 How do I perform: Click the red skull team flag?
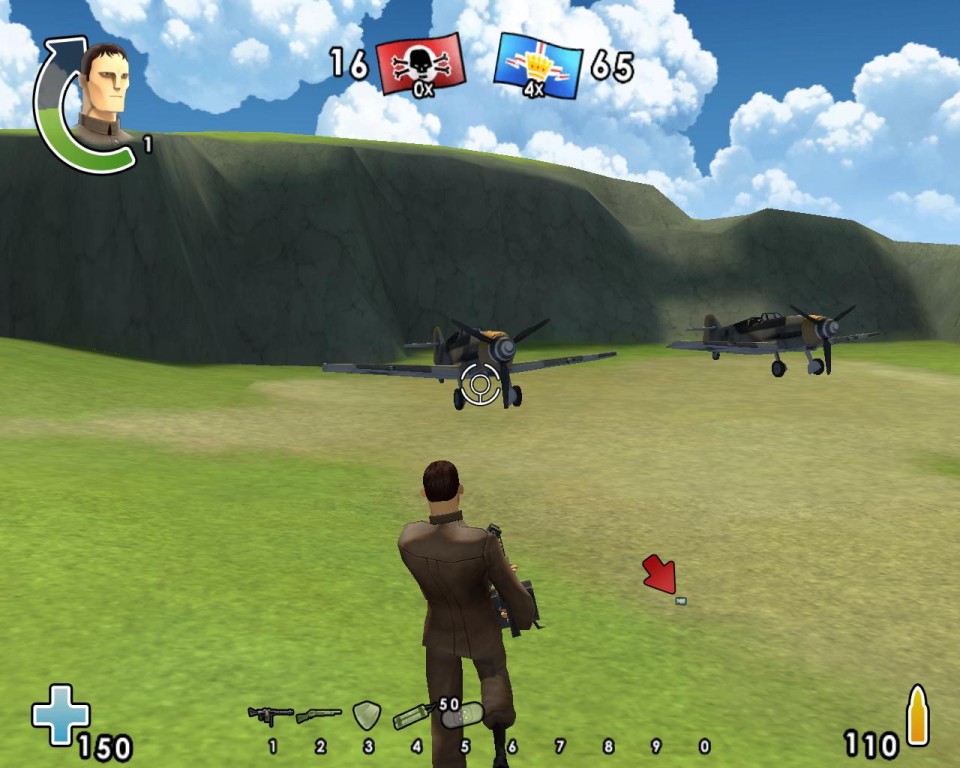[x=421, y=67]
